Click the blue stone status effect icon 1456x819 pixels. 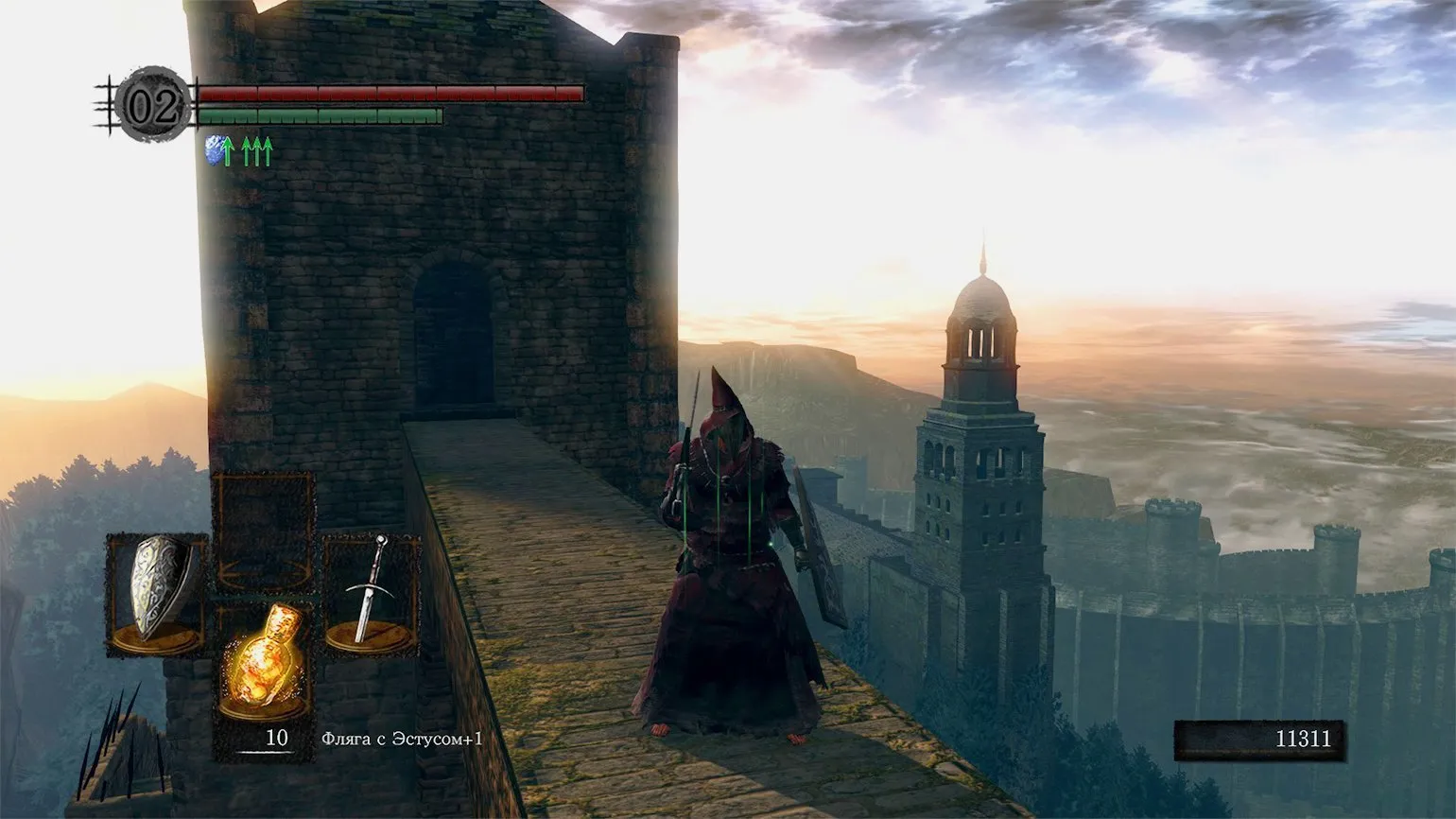[x=217, y=149]
